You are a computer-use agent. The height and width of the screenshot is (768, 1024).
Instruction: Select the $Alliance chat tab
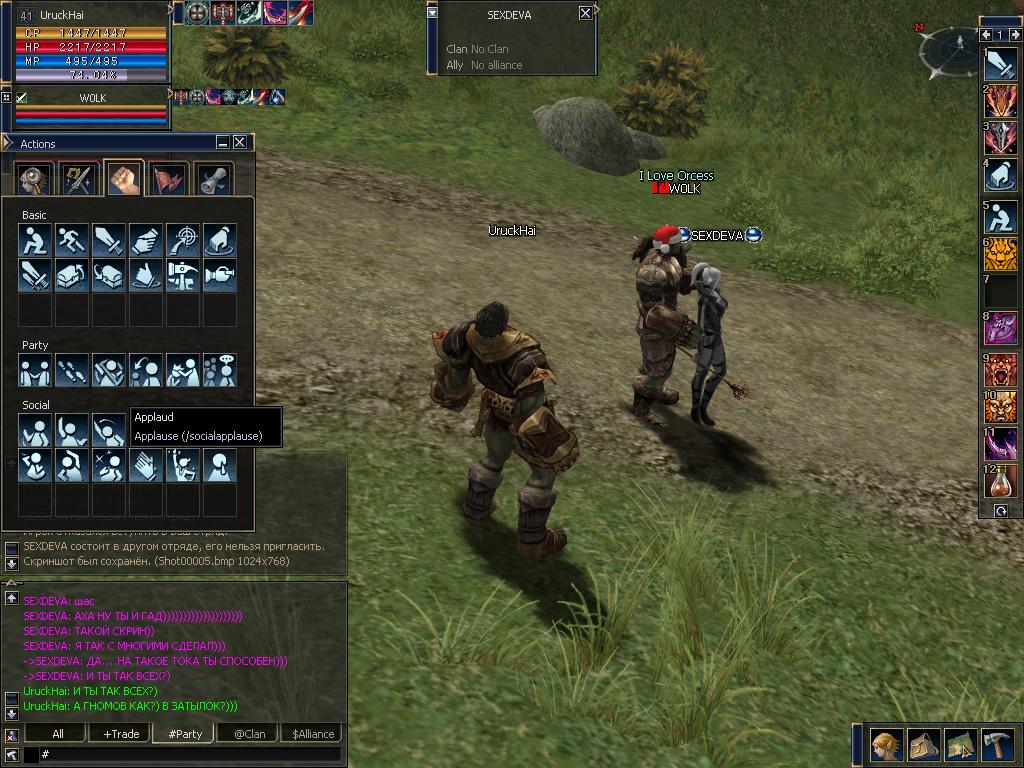[x=312, y=733]
